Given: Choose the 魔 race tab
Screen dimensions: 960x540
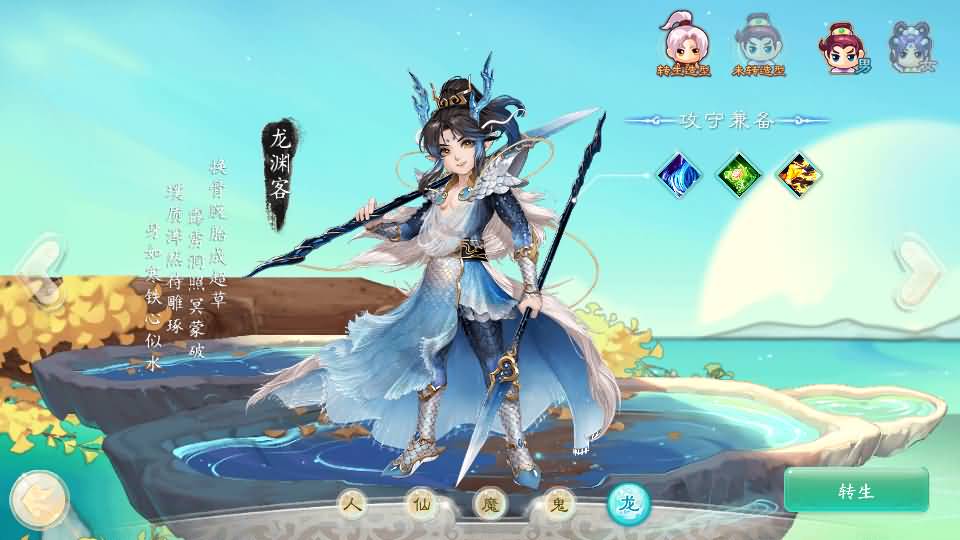Looking at the screenshot, I should tap(490, 505).
